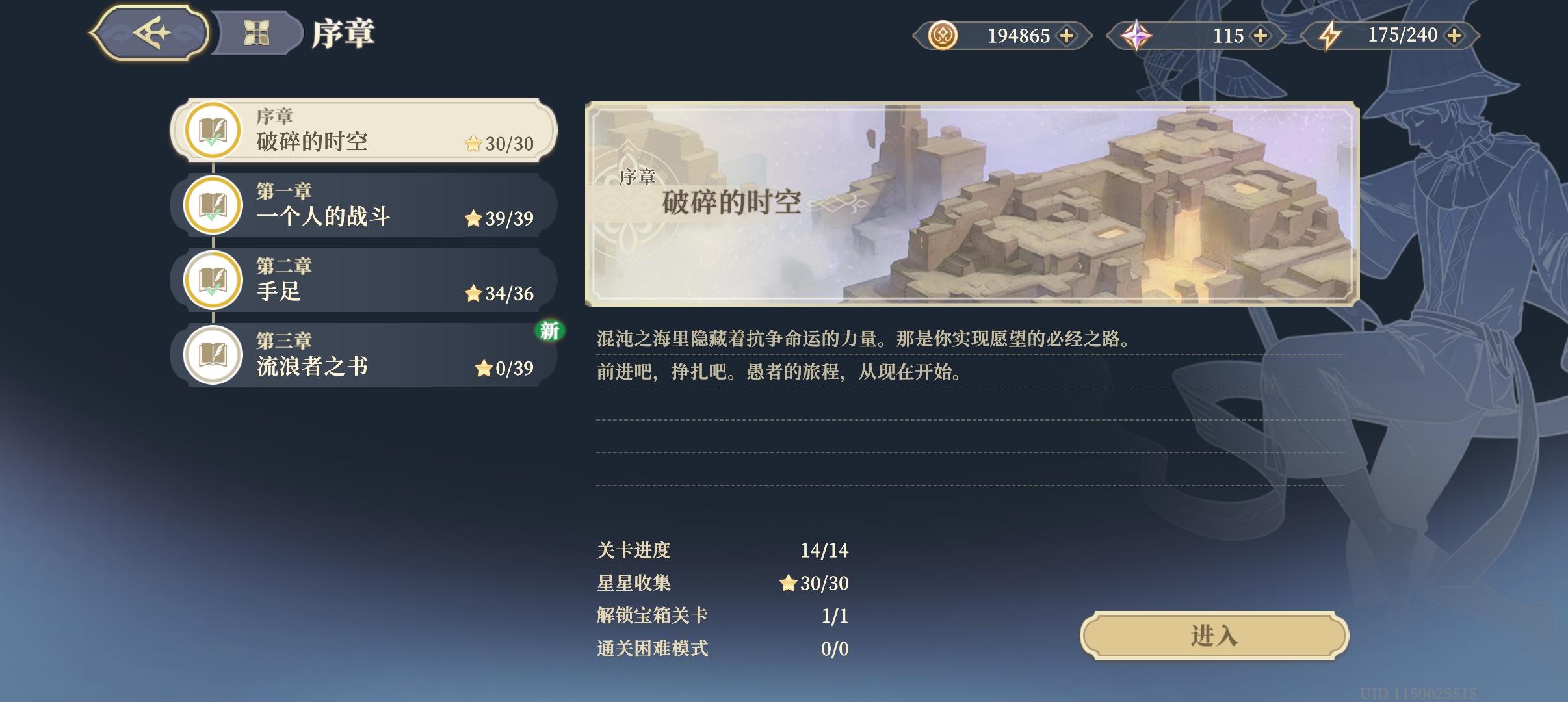
Task: Select the book icon beside 破碎的时空
Action: 213,130
